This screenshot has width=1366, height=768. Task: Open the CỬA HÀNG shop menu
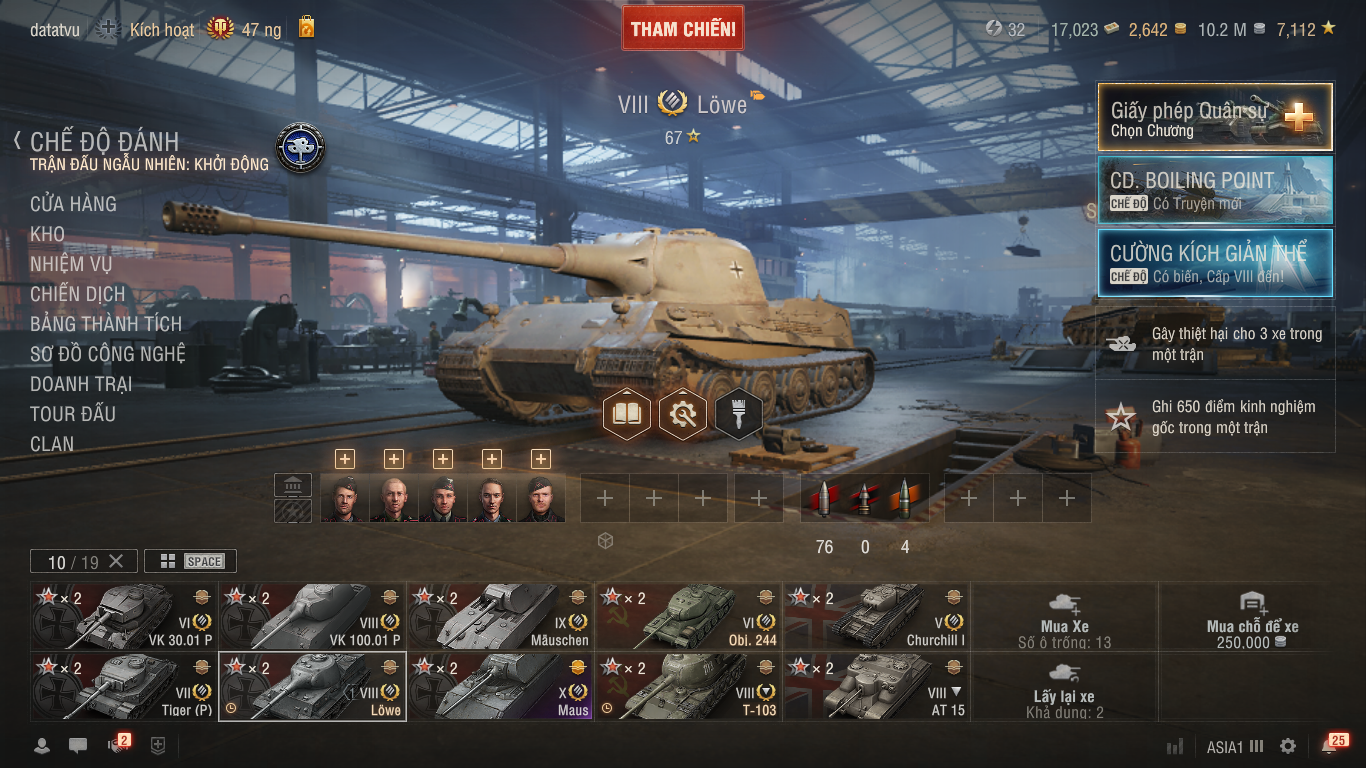pyautogui.click(x=73, y=204)
